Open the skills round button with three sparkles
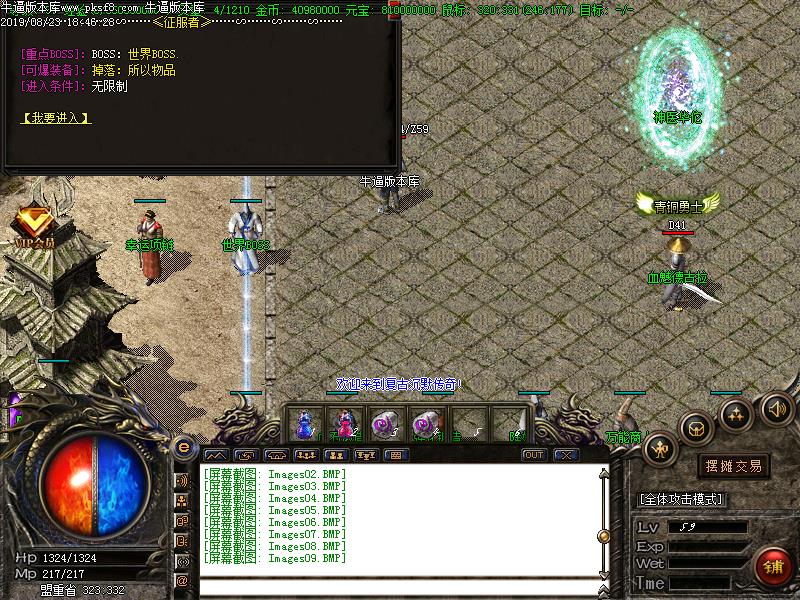Viewport: 800px width, 600px height. [x=737, y=411]
